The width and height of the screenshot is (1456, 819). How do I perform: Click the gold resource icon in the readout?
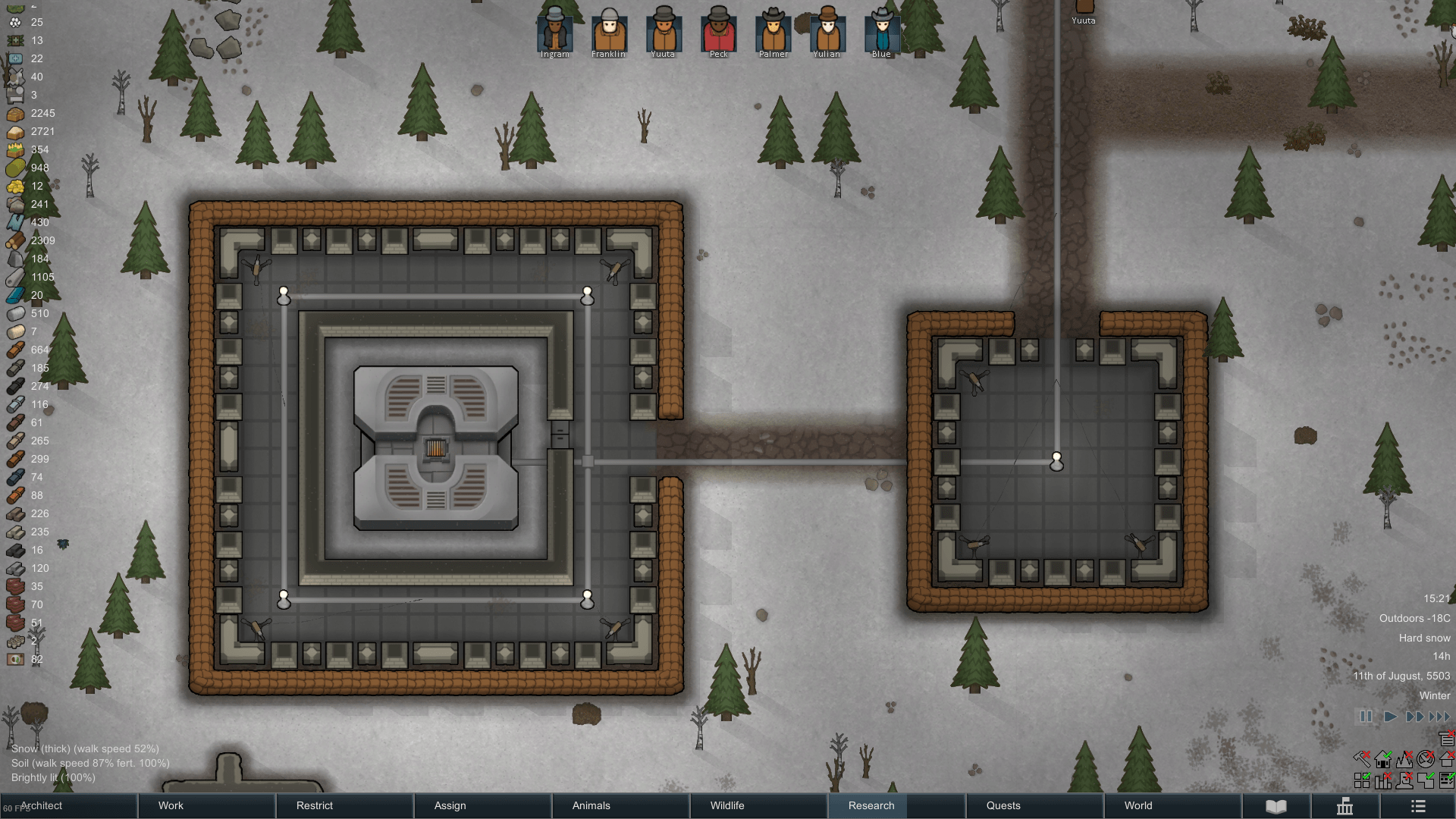[15, 186]
